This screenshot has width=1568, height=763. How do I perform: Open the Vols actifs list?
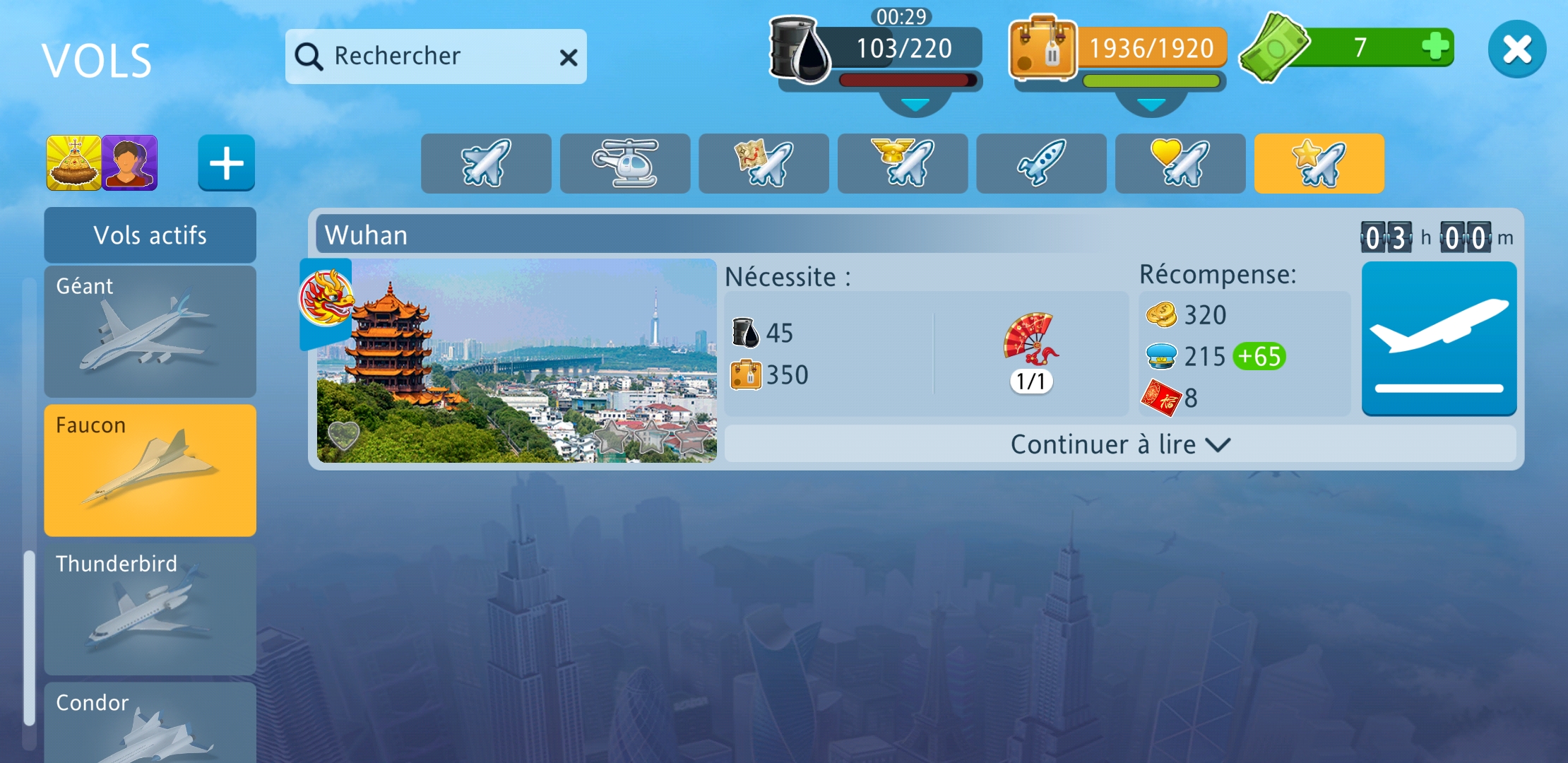point(150,235)
